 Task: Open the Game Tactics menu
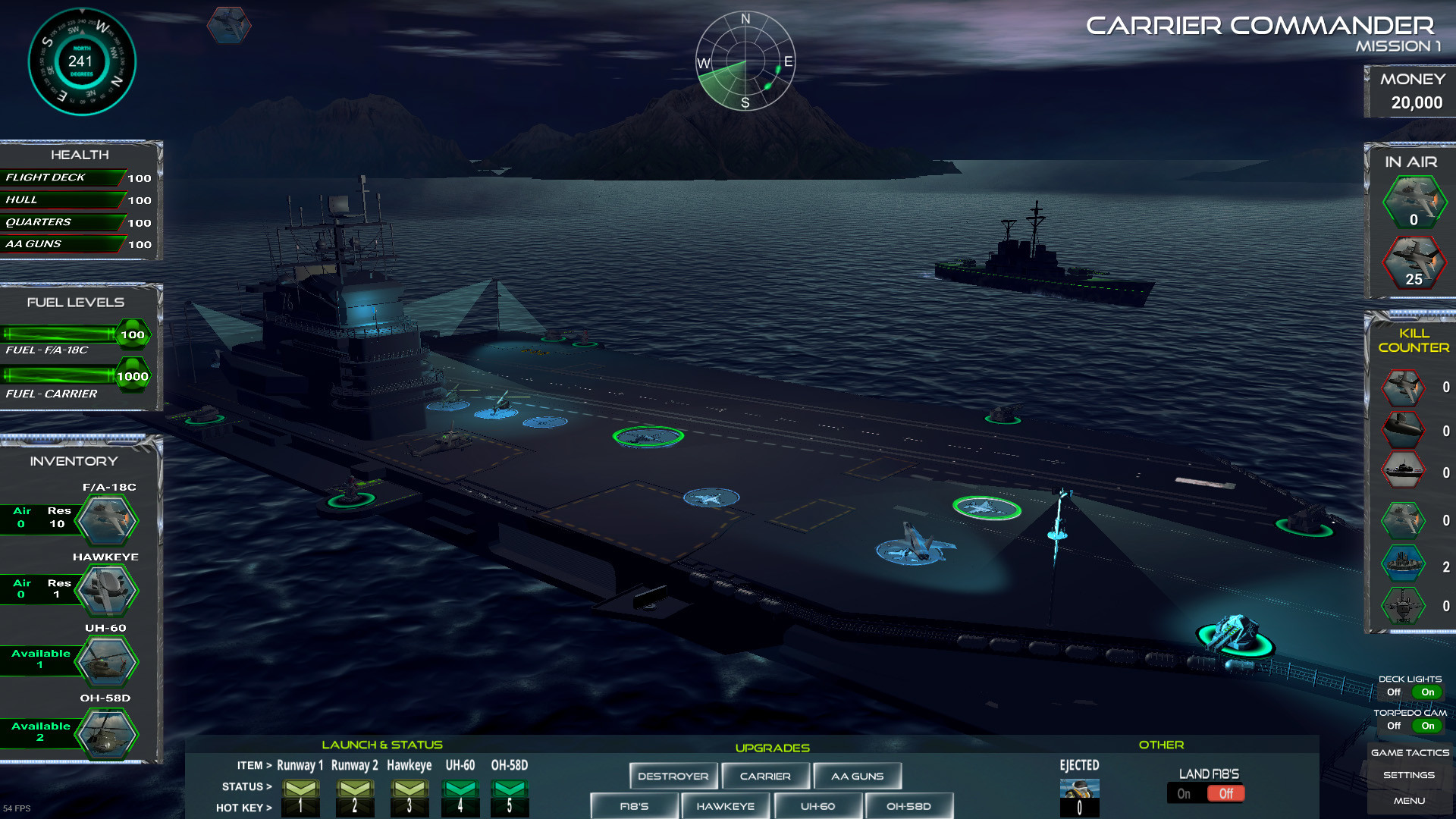(x=1408, y=752)
